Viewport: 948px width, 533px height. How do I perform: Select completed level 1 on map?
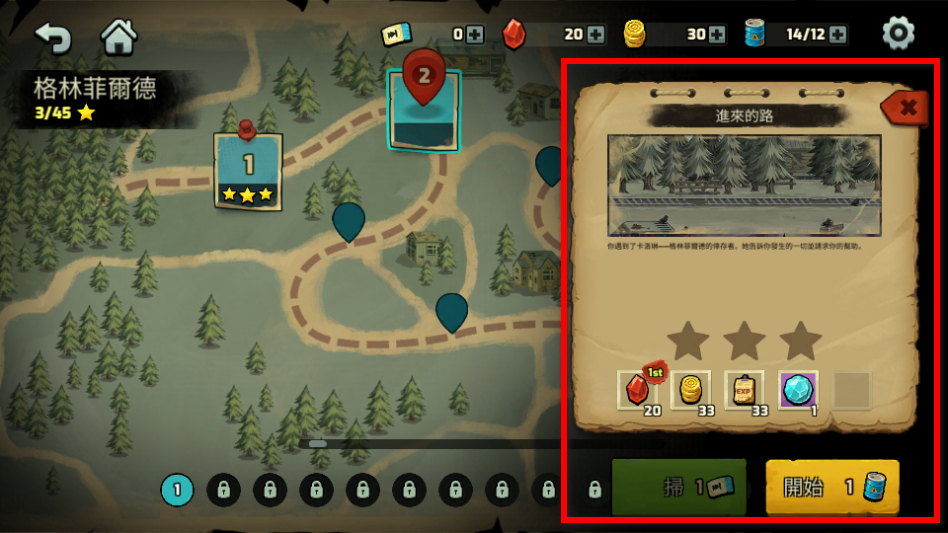pos(248,169)
